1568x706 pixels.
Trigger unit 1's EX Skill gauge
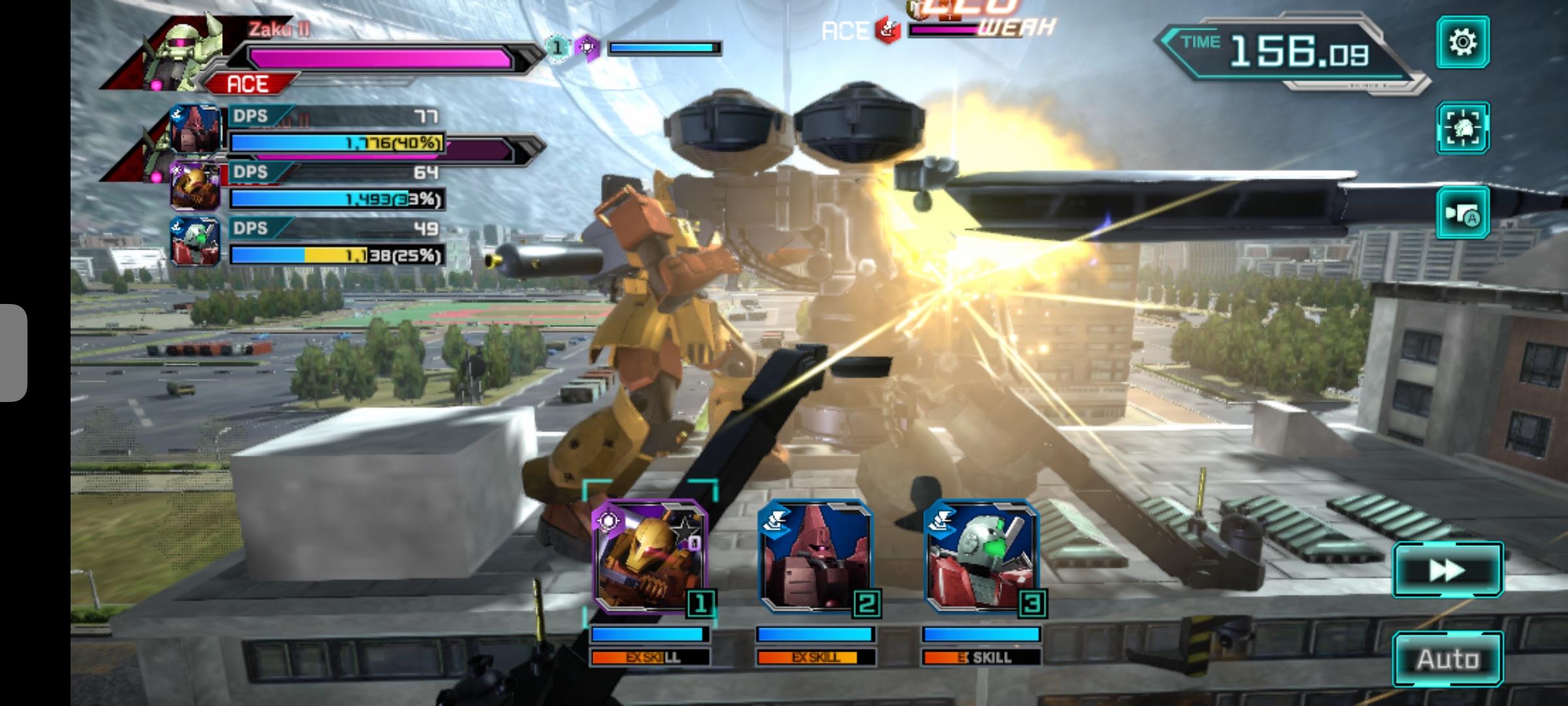pyautogui.click(x=649, y=657)
